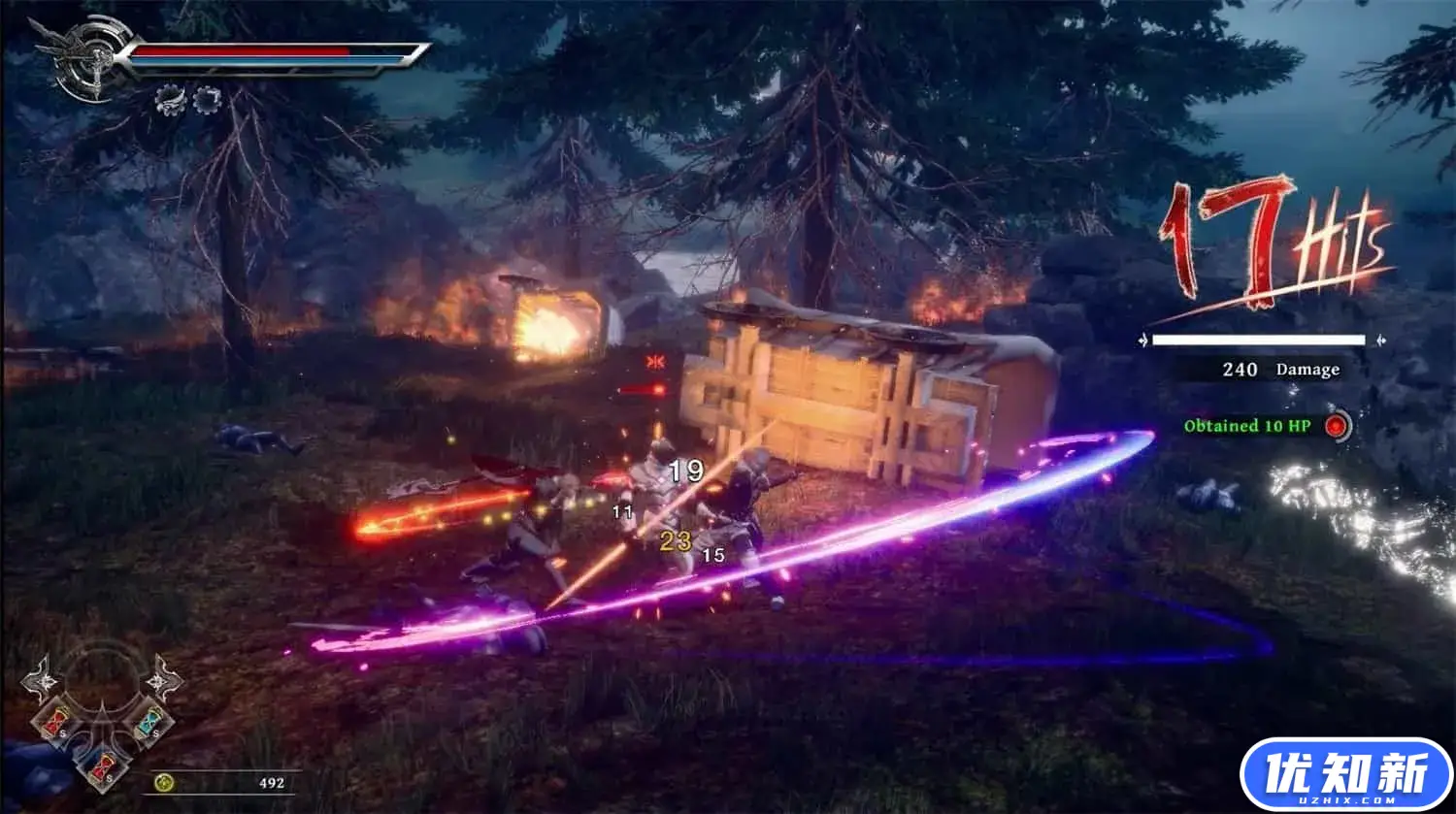
Task: Select the red hourglass potion icon
Action: pos(56,721)
